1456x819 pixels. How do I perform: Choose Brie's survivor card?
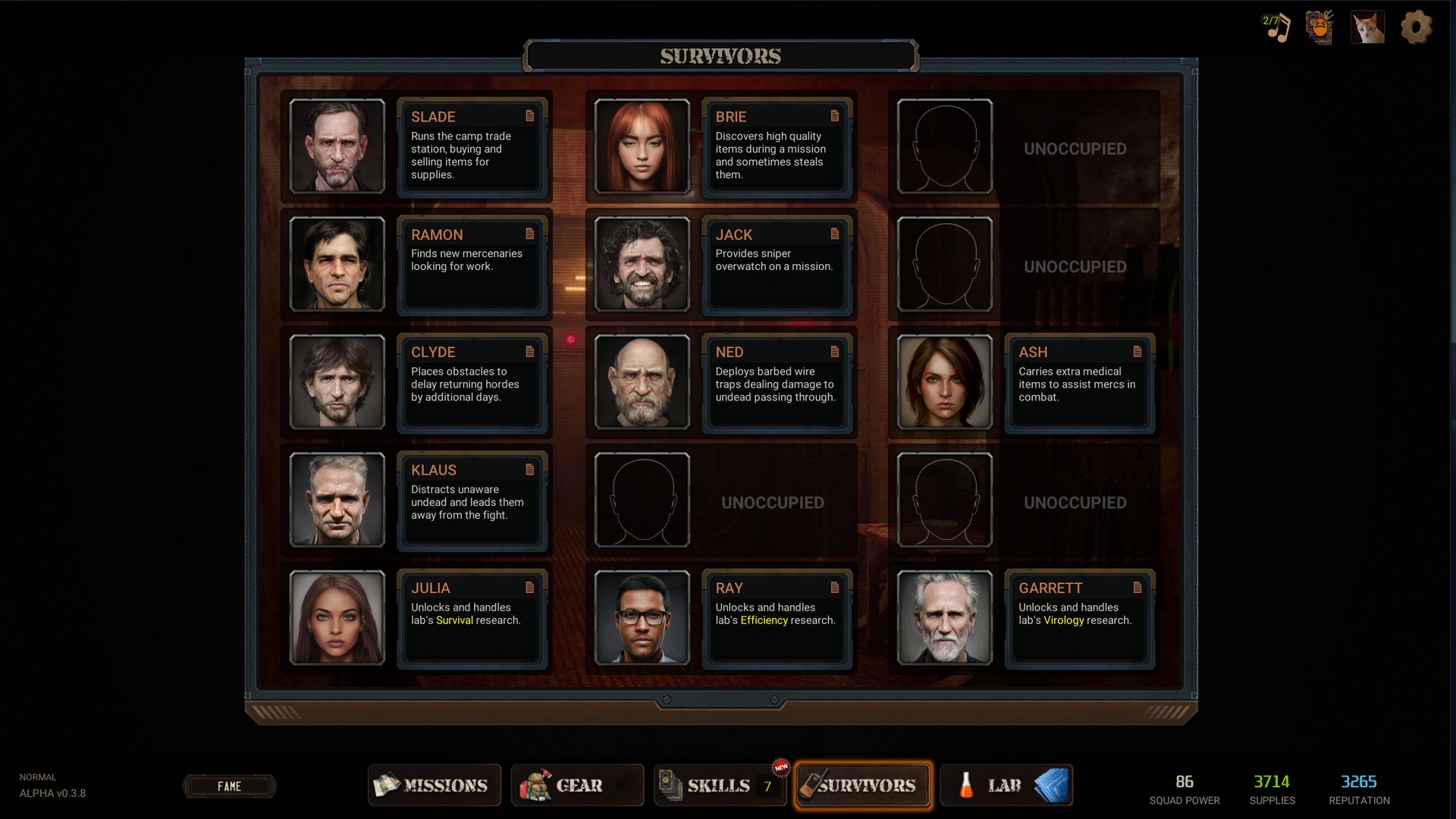coord(777,147)
